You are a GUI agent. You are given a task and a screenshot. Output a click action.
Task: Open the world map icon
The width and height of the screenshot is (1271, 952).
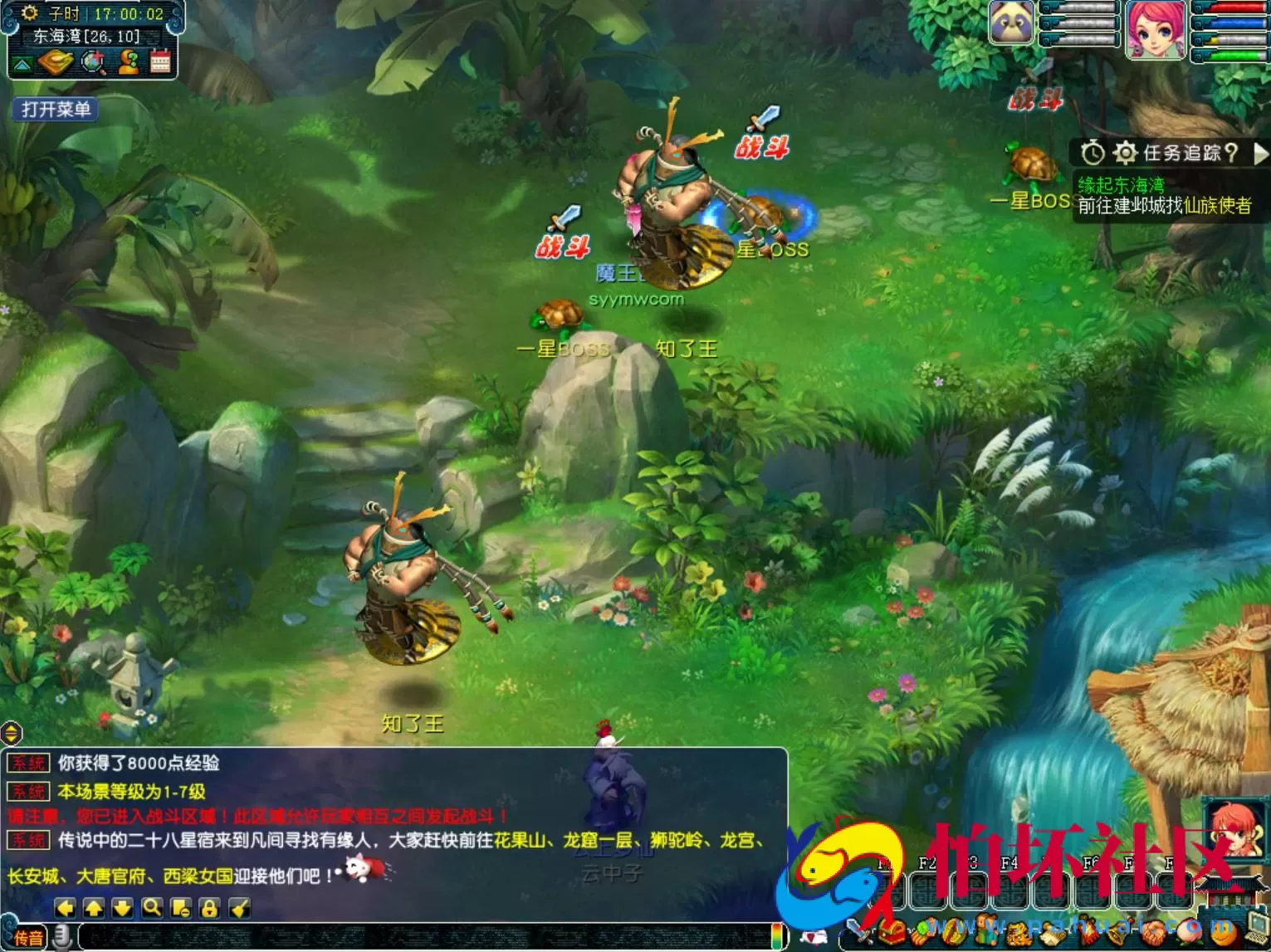(x=57, y=61)
